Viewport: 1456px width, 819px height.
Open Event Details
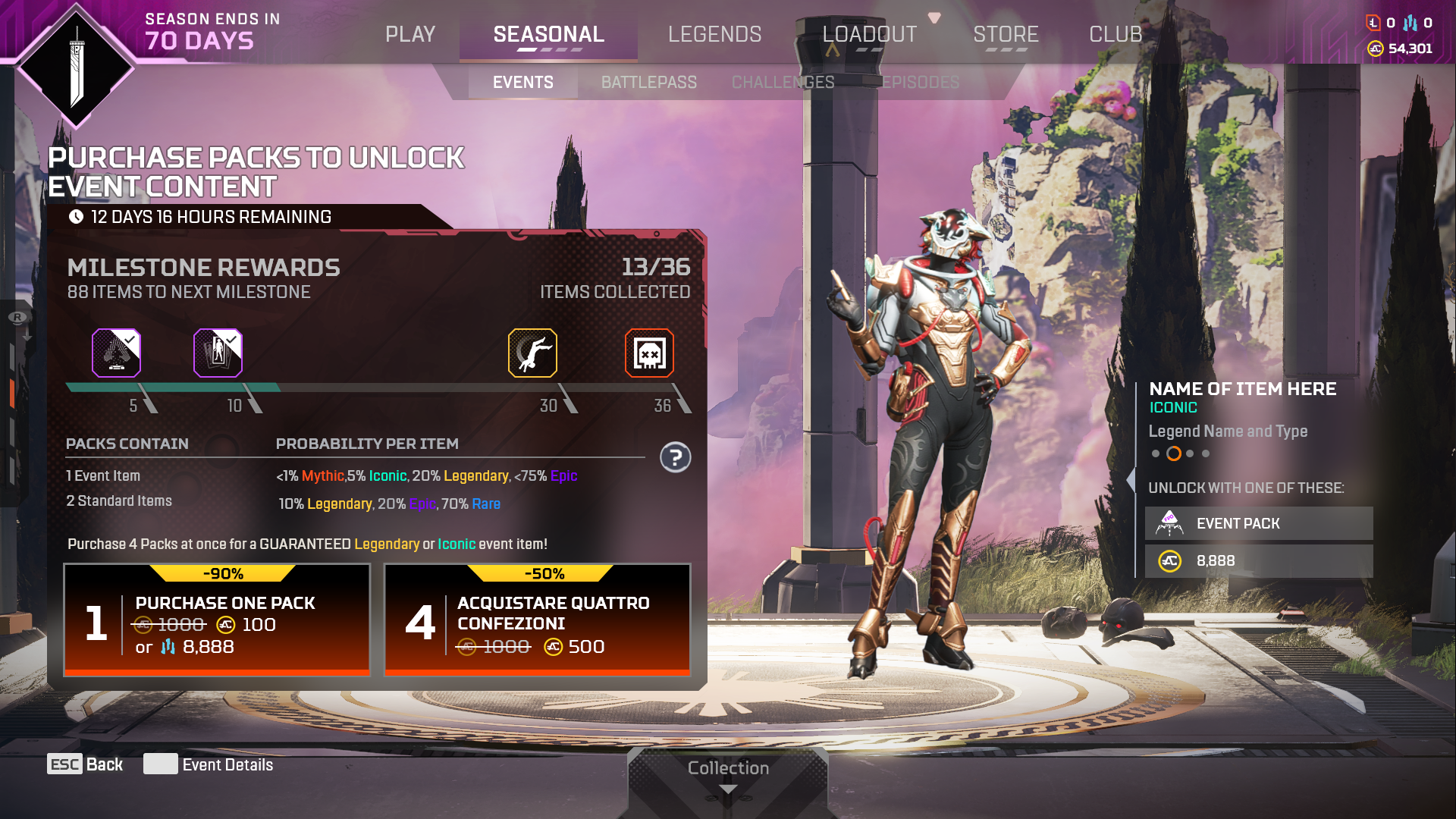(x=209, y=764)
